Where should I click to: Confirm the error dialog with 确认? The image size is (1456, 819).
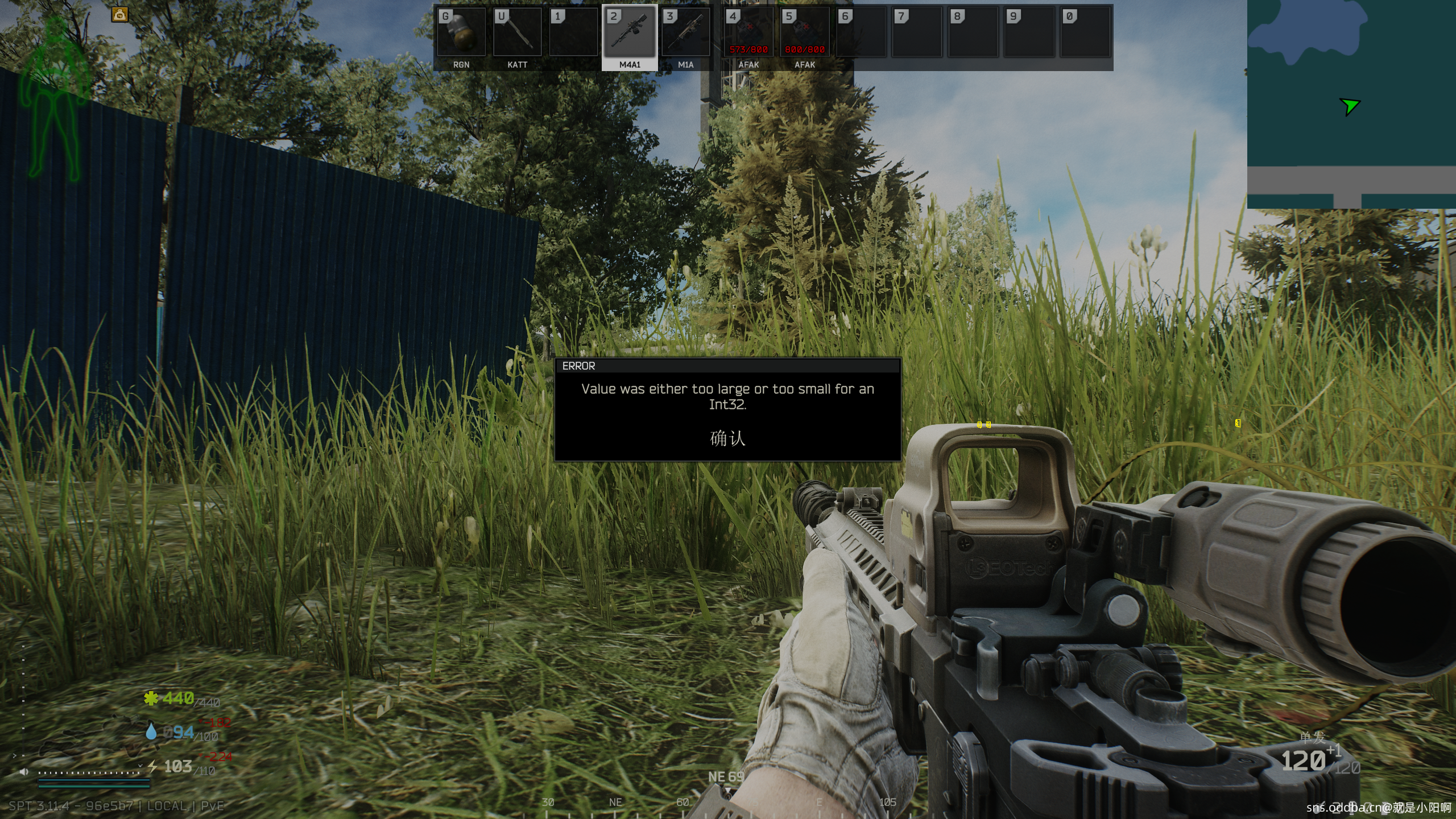[x=727, y=439]
